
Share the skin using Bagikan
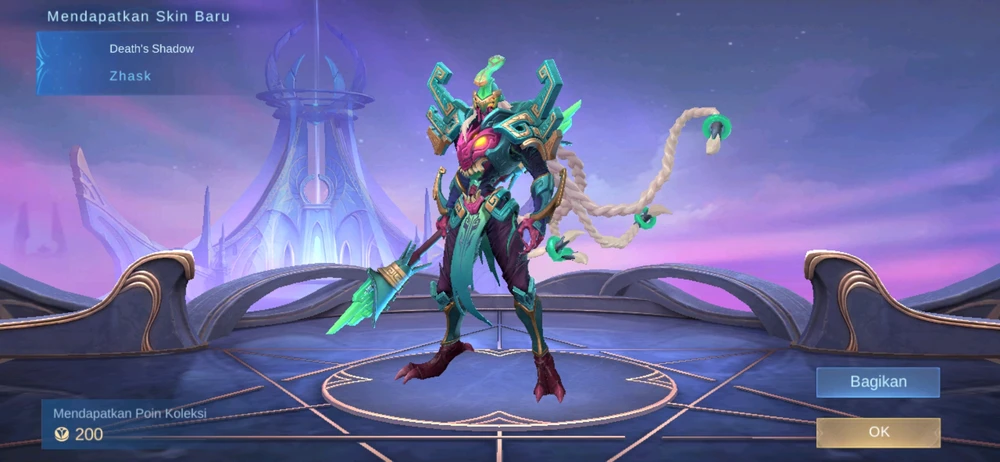[878, 382]
